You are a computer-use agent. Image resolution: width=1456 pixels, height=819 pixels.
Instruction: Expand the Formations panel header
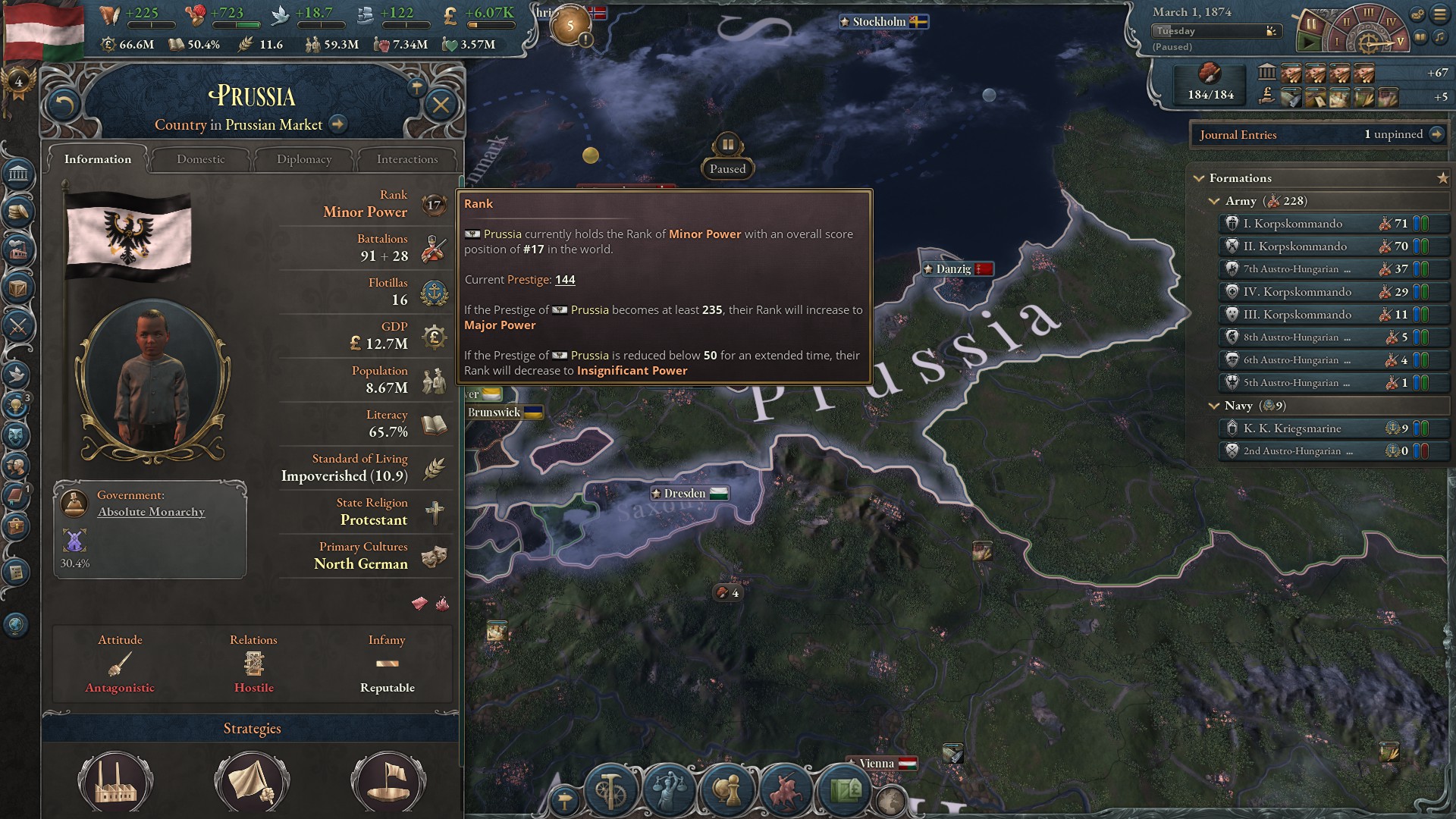tap(1199, 178)
